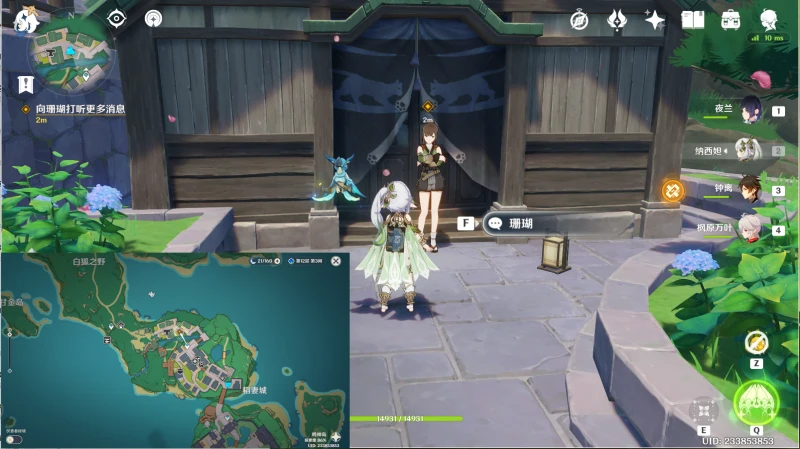Viewport: 800px width, 449px height.
Task: Switch to party member 枫原万叶
Action: [x=752, y=229]
